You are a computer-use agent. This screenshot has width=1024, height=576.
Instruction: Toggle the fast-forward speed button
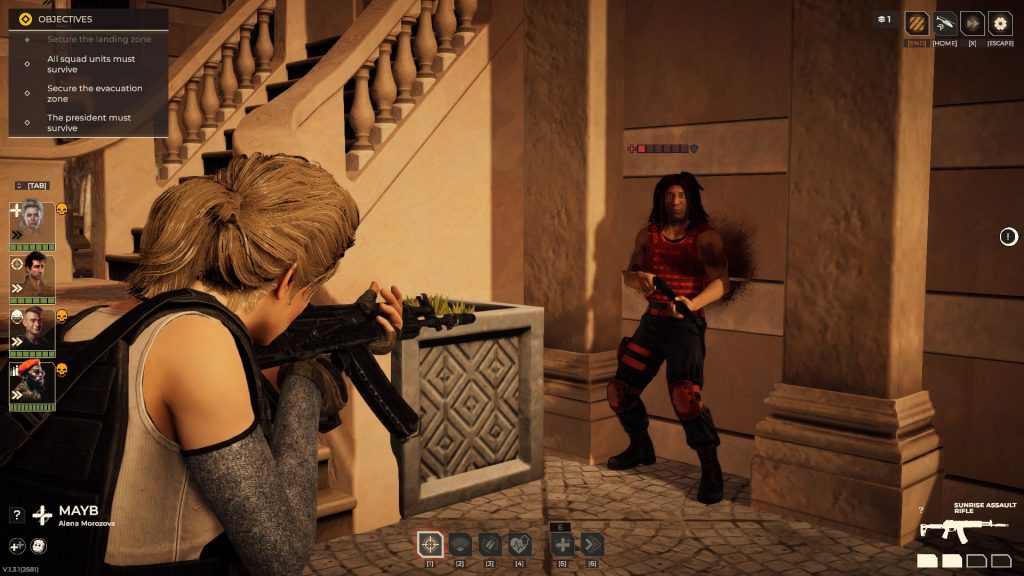[972, 23]
